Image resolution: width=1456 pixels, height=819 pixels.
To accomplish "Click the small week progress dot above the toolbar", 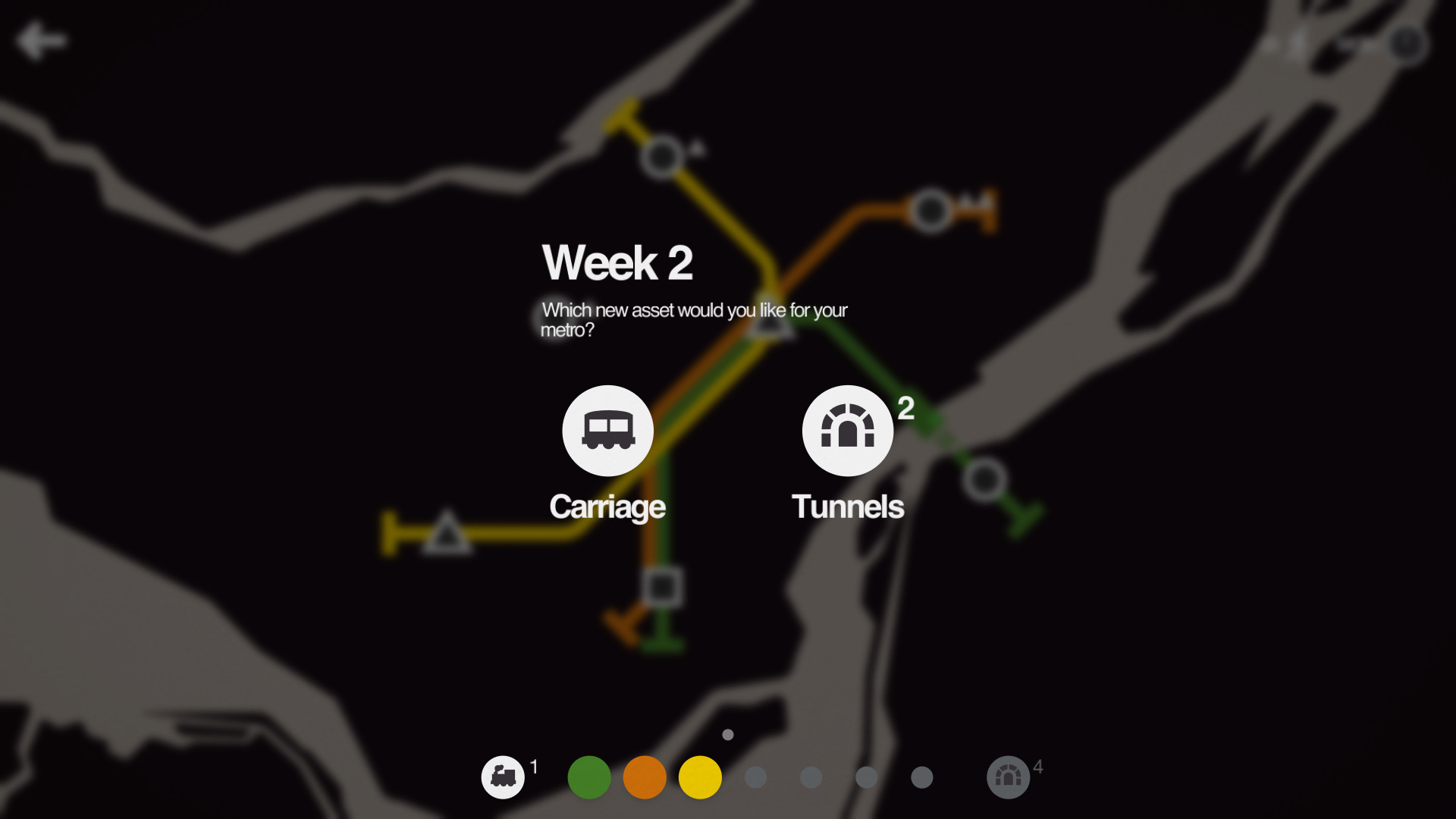I will coord(726,734).
